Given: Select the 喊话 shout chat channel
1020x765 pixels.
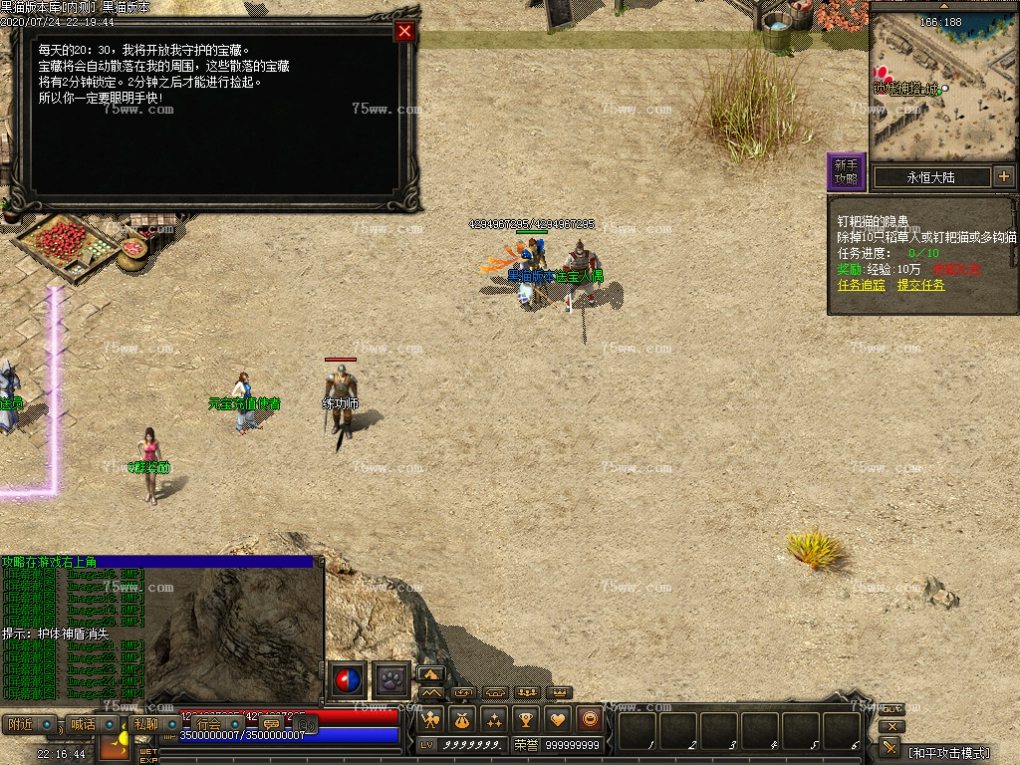Looking at the screenshot, I should [x=84, y=724].
